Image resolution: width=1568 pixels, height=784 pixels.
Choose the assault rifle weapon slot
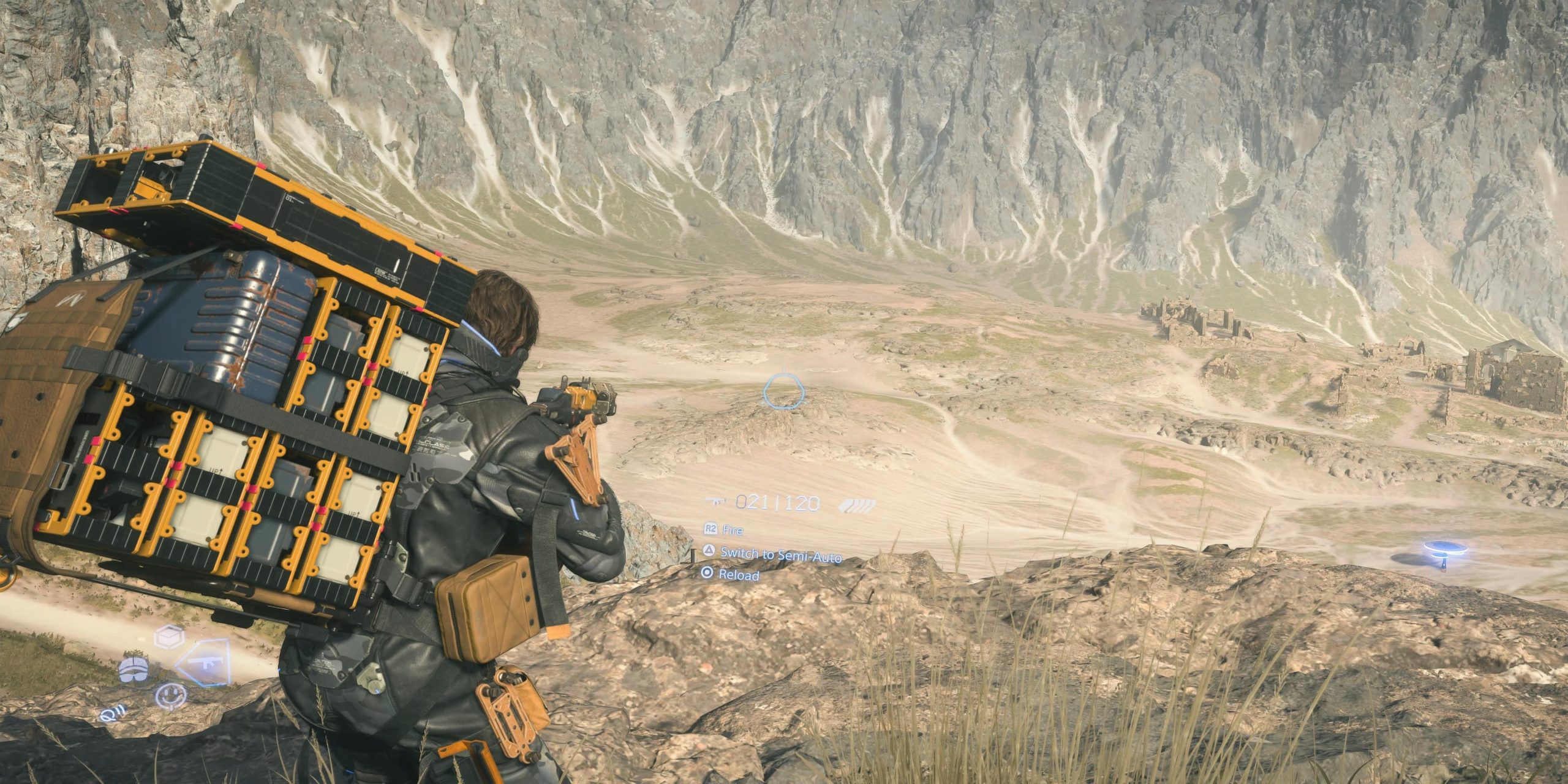pyautogui.click(x=204, y=664)
